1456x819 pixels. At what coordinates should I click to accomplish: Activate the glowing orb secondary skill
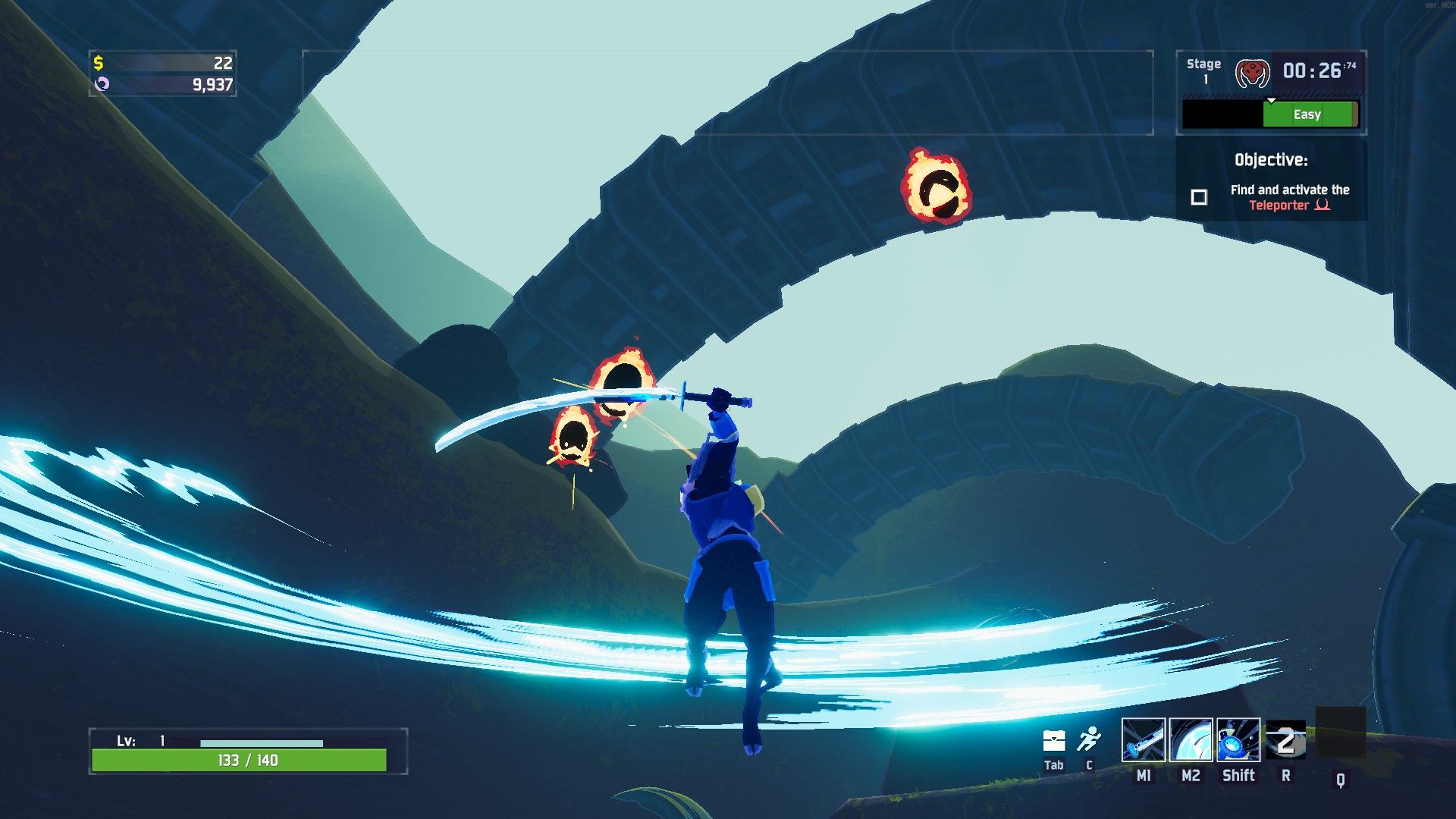1191,740
